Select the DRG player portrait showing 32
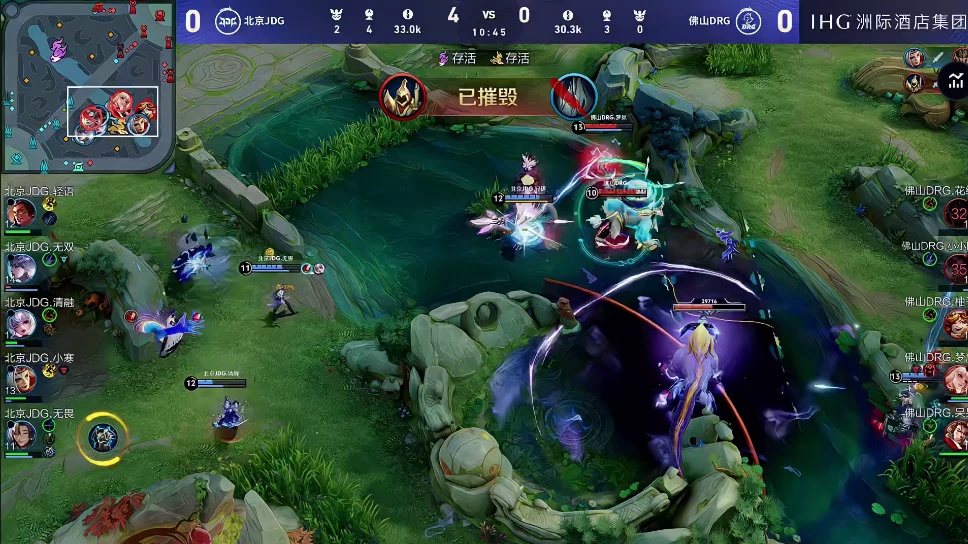The image size is (968, 544). click(956, 213)
